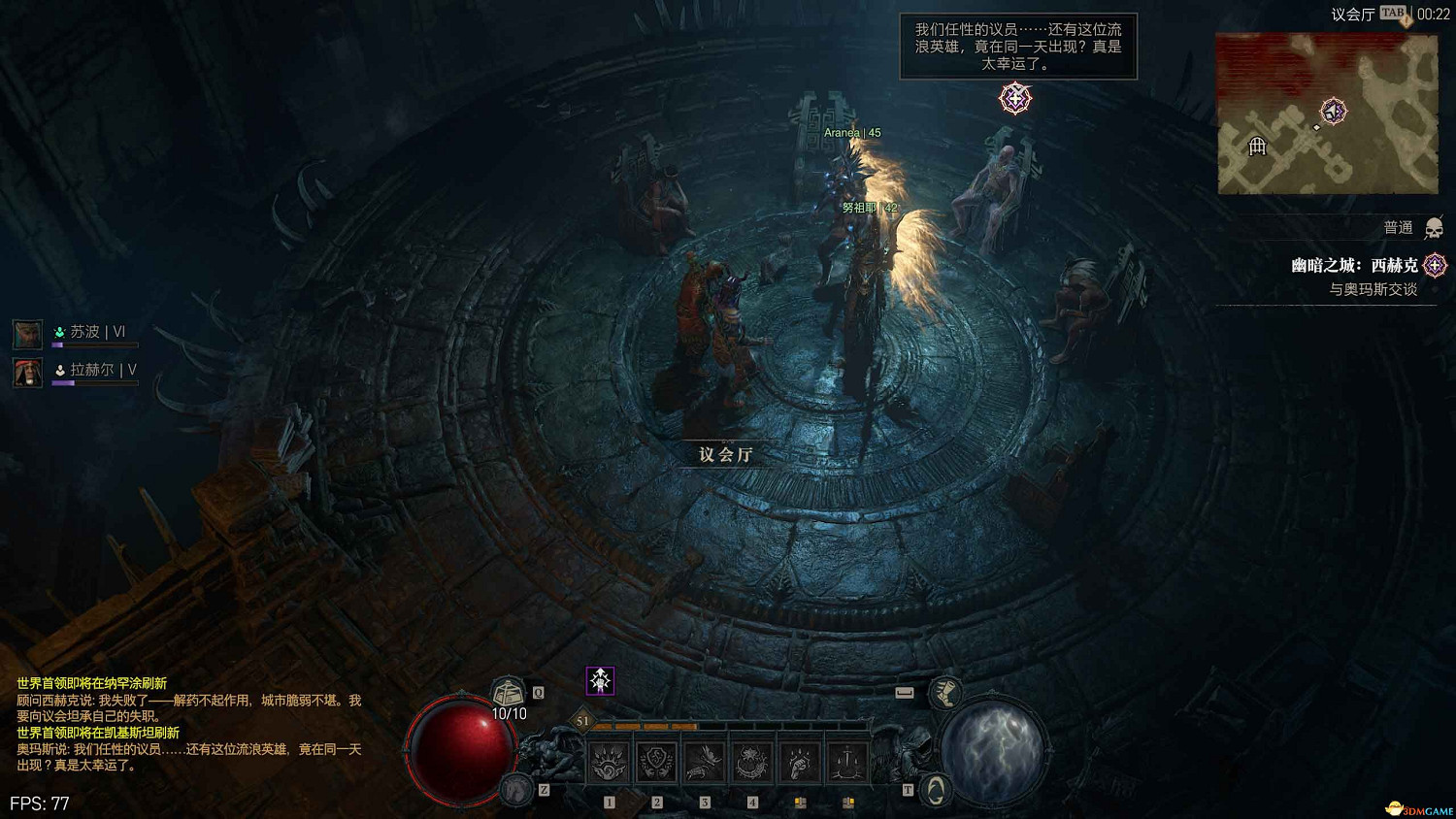
Task: Click the quest marker on the minimap
Action: [x=1336, y=110]
